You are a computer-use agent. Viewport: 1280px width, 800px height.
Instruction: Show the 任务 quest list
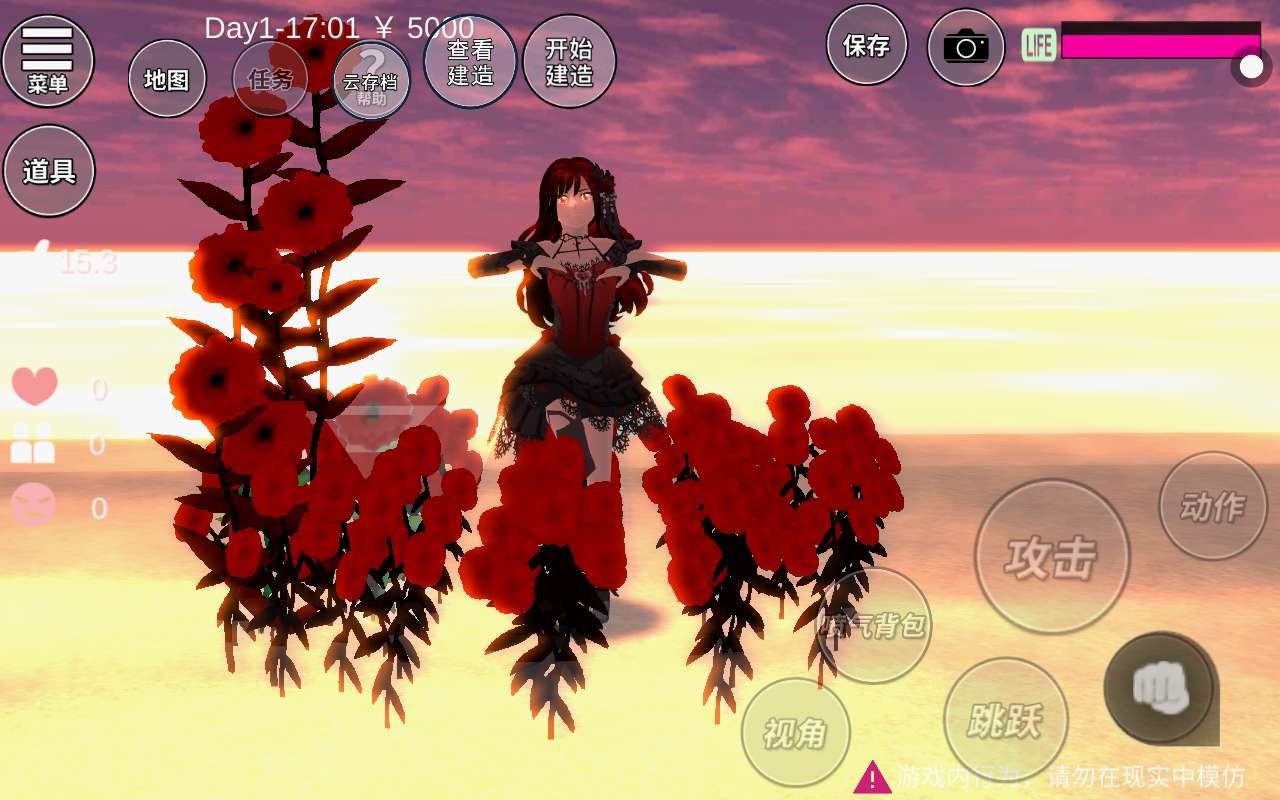tap(270, 79)
